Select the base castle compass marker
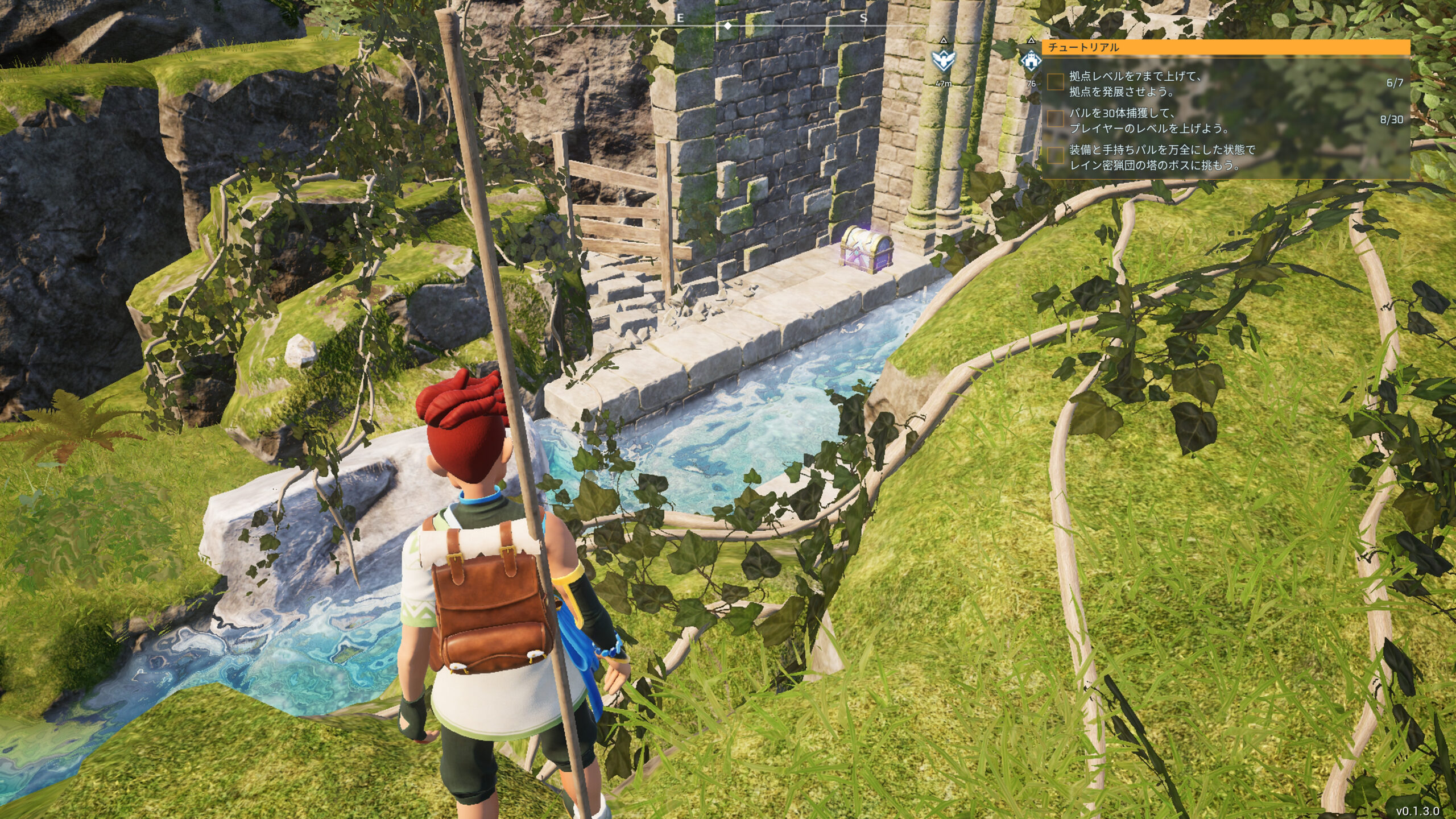The width and height of the screenshot is (1456, 819). 1031,60
